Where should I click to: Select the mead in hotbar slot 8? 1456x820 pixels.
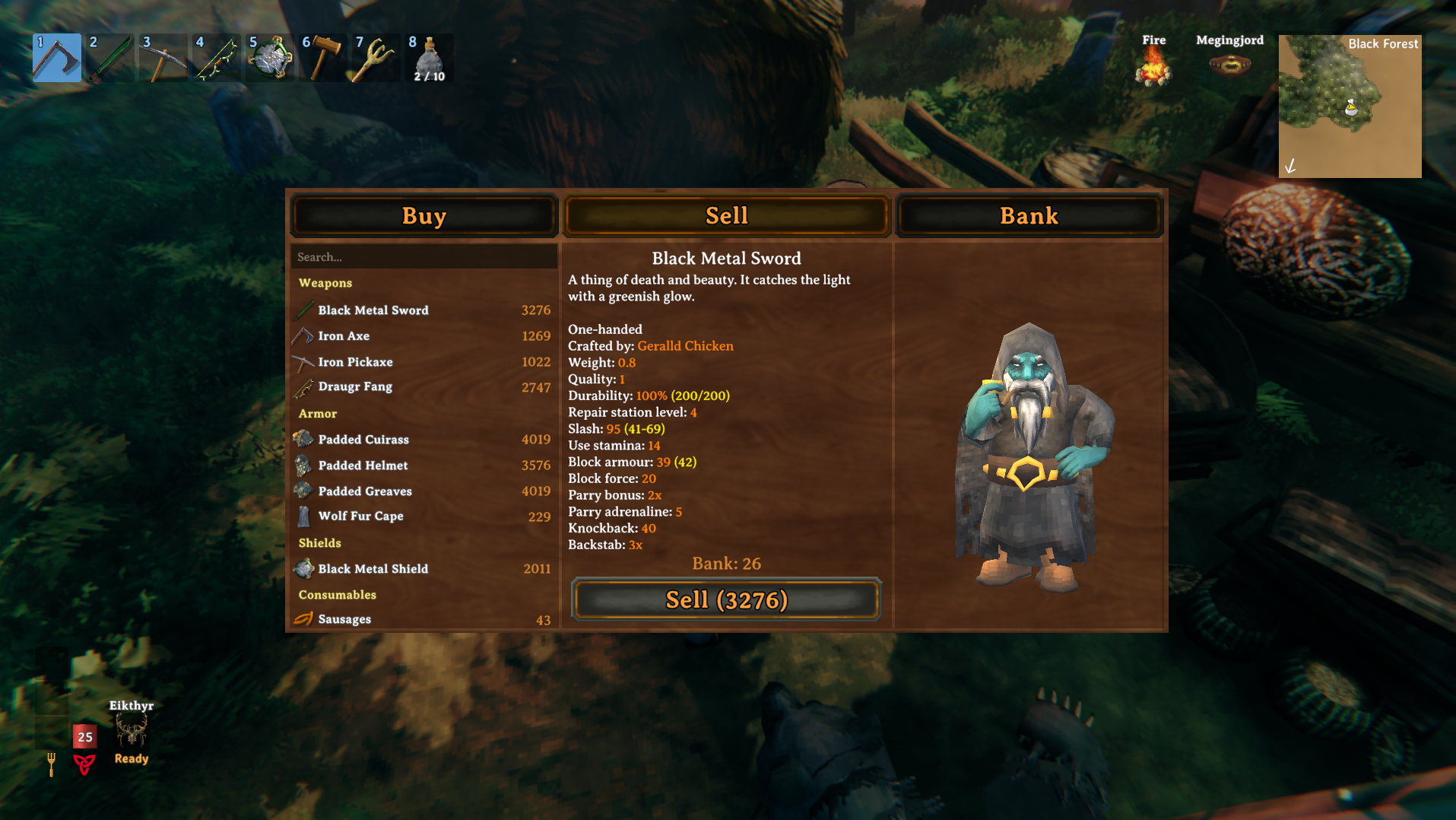[429, 58]
